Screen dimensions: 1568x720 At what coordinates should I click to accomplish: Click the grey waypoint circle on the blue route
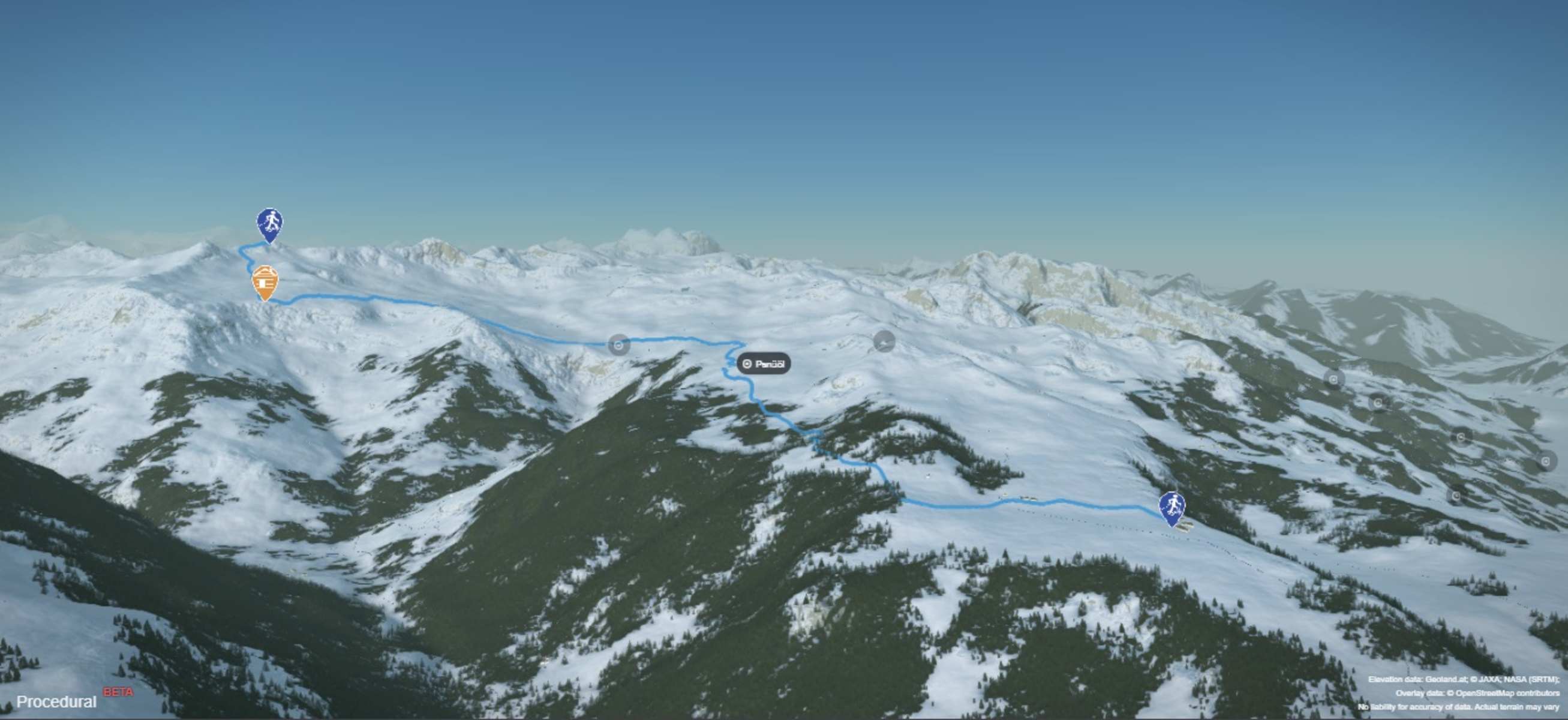point(619,345)
